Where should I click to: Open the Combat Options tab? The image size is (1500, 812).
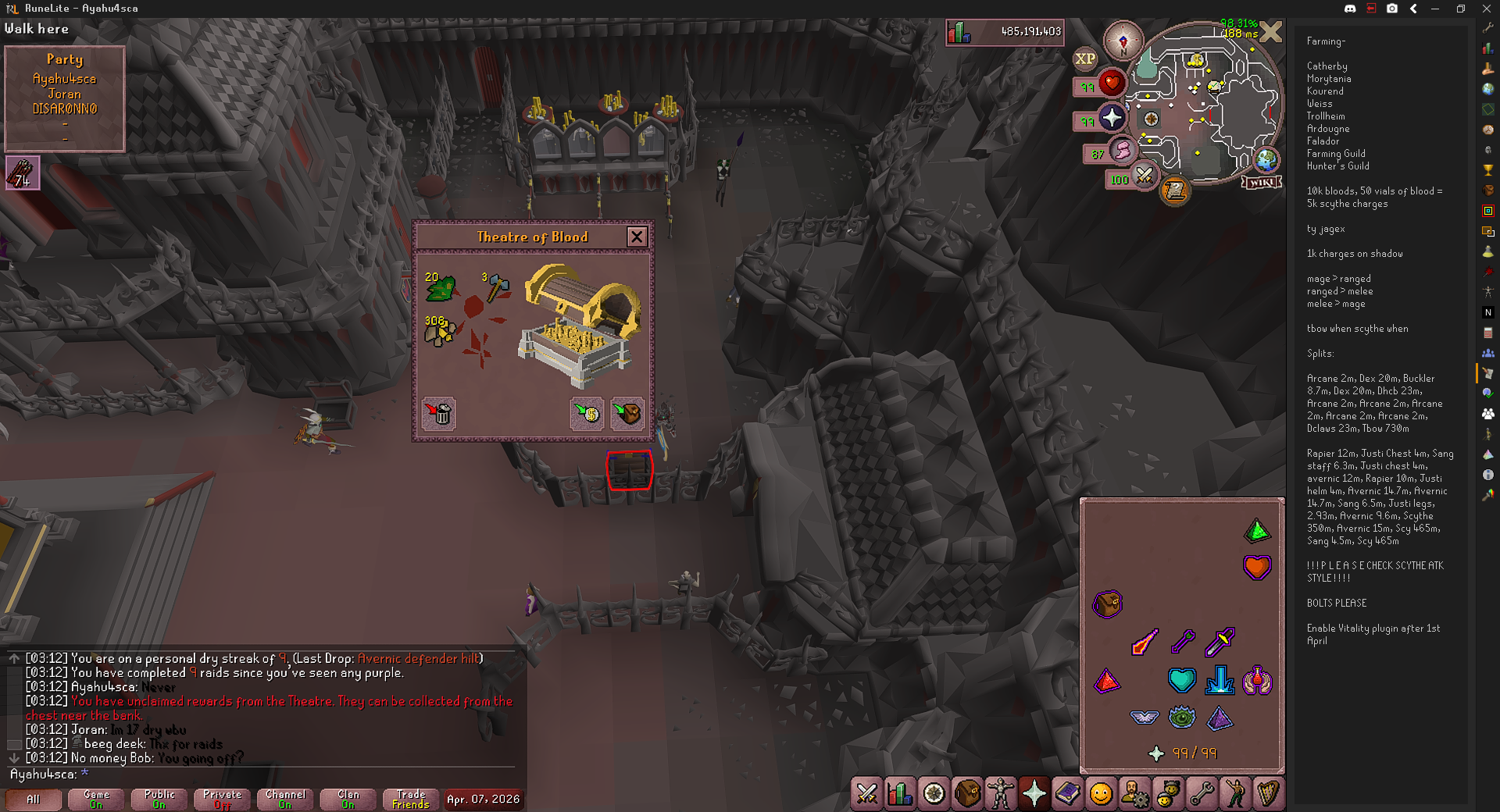pyautogui.click(x=866, y=794)
